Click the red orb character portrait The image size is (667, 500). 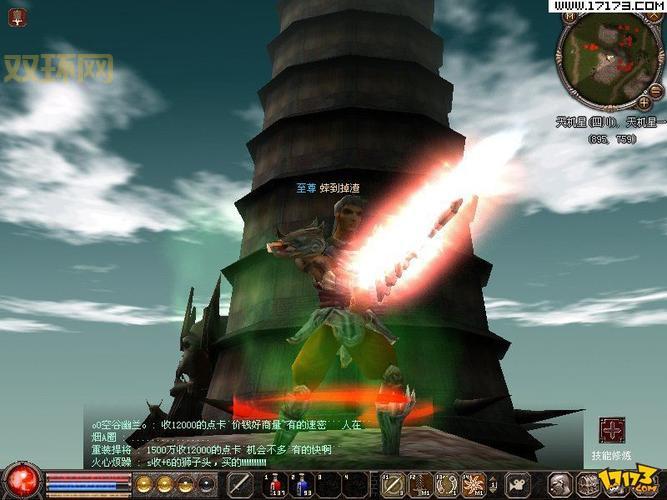(x=20, y=481)
